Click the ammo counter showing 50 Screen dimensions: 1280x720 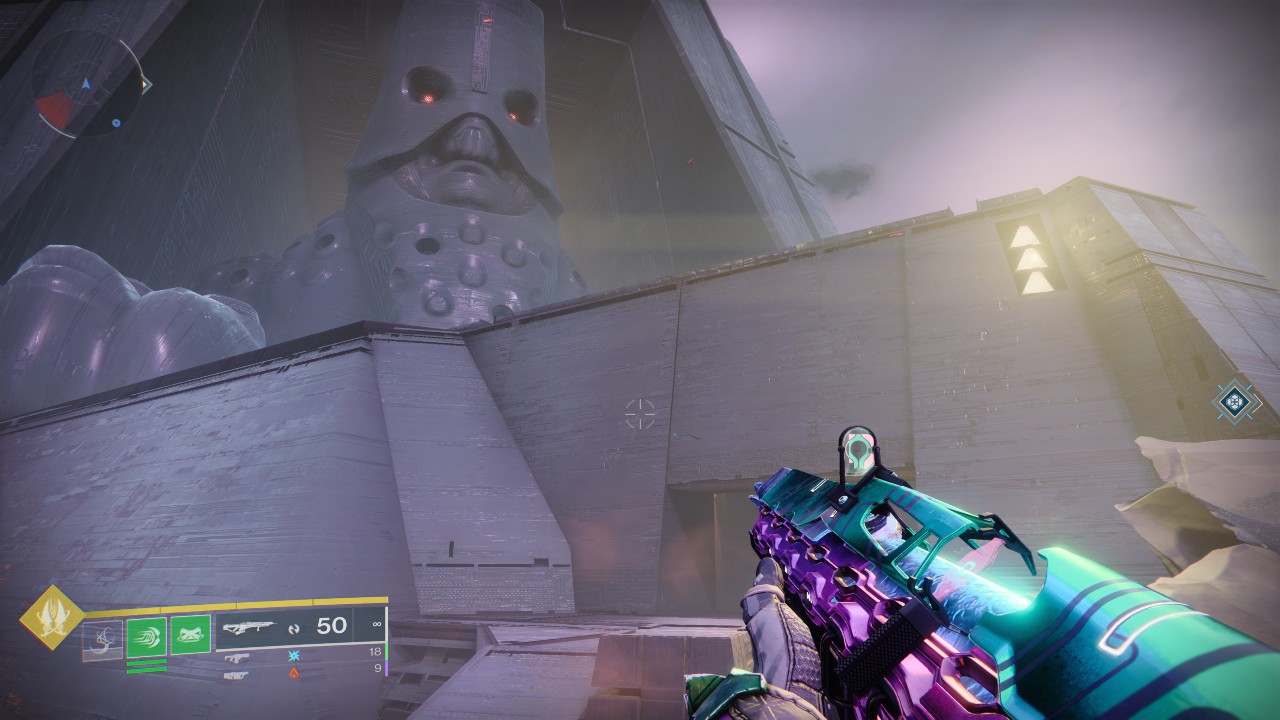(330, 627)
